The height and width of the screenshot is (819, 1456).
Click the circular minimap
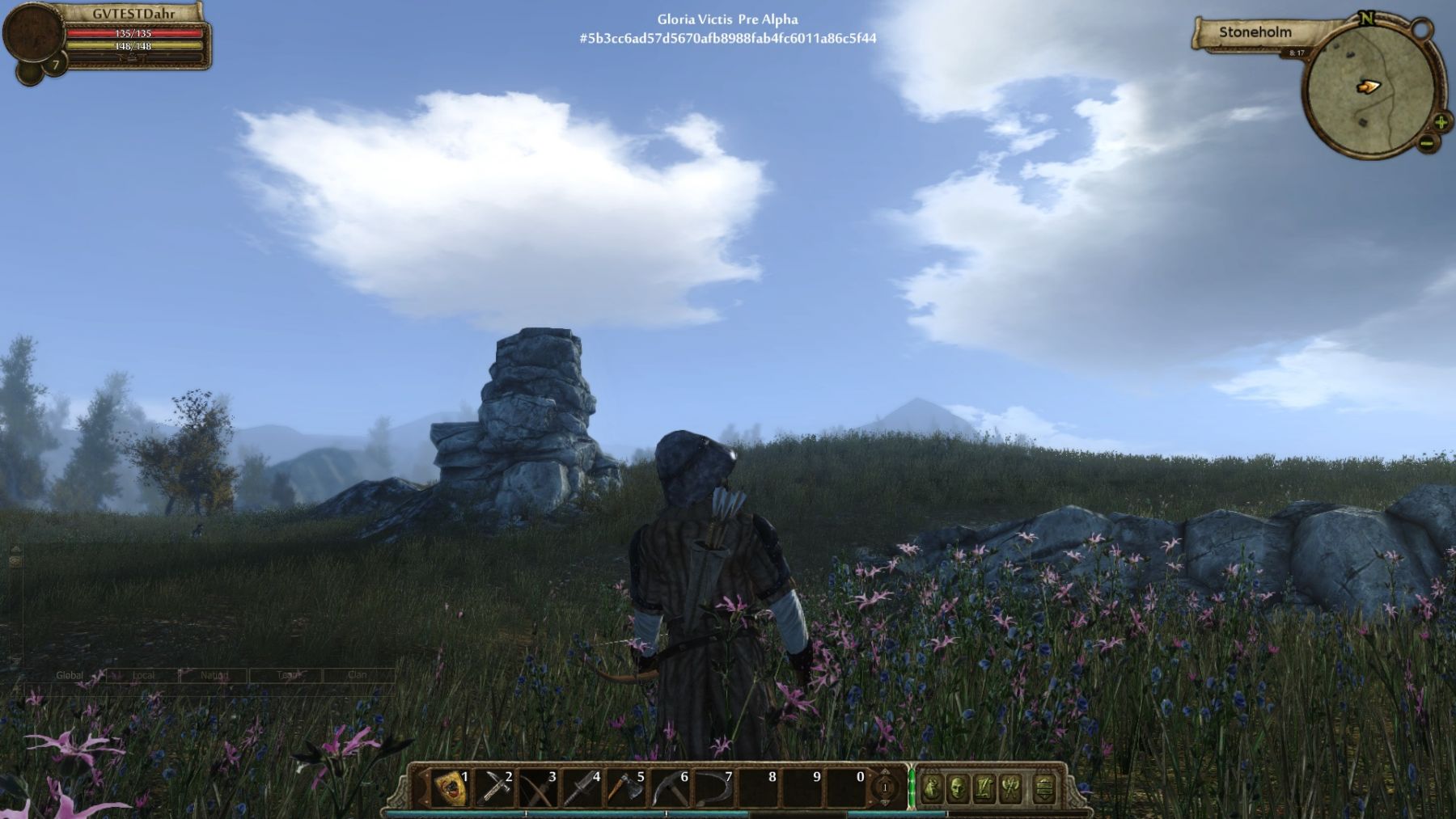click(1365, 87)
